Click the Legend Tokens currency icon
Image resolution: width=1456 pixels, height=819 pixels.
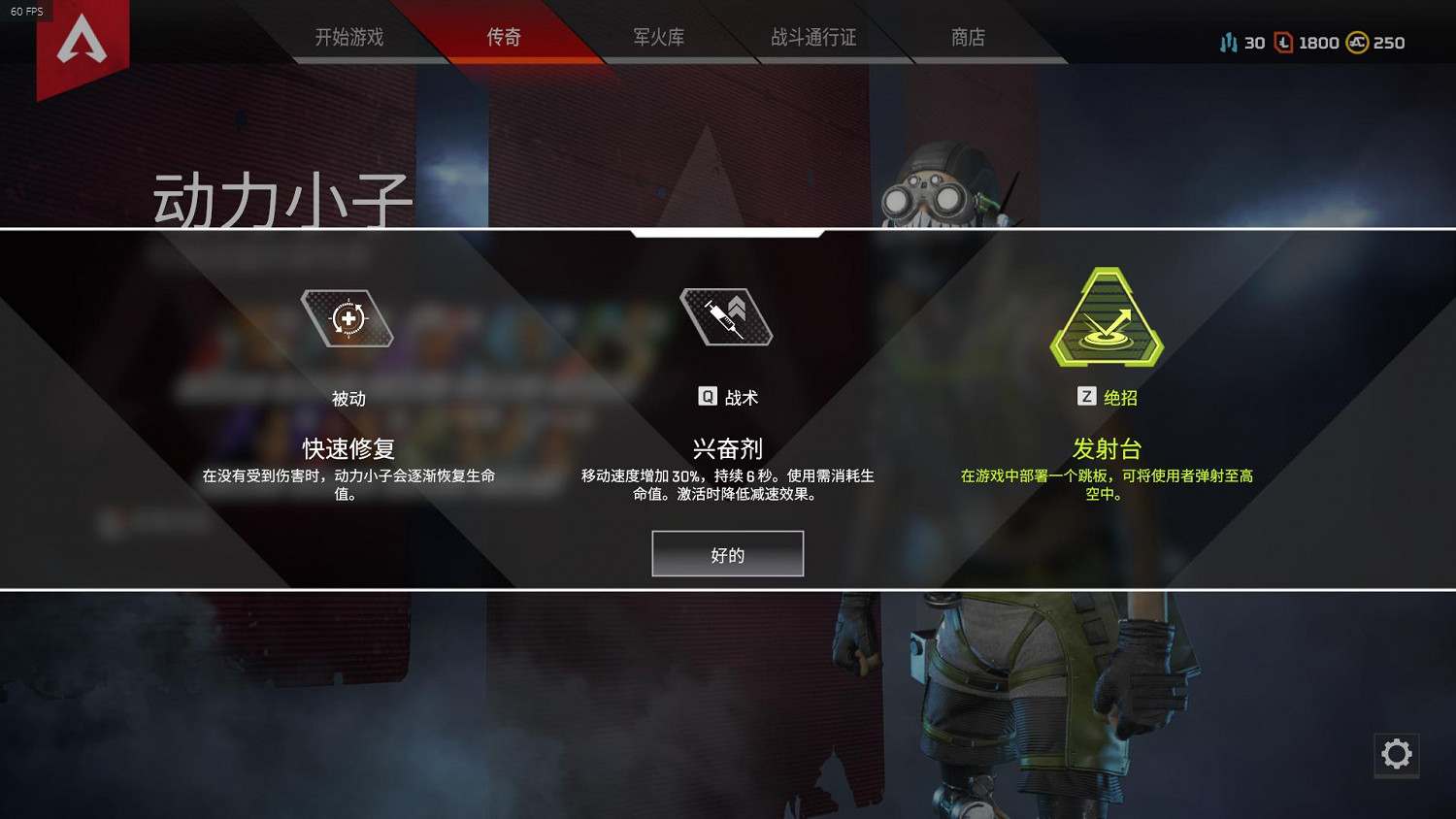(x=1226, y=43)
